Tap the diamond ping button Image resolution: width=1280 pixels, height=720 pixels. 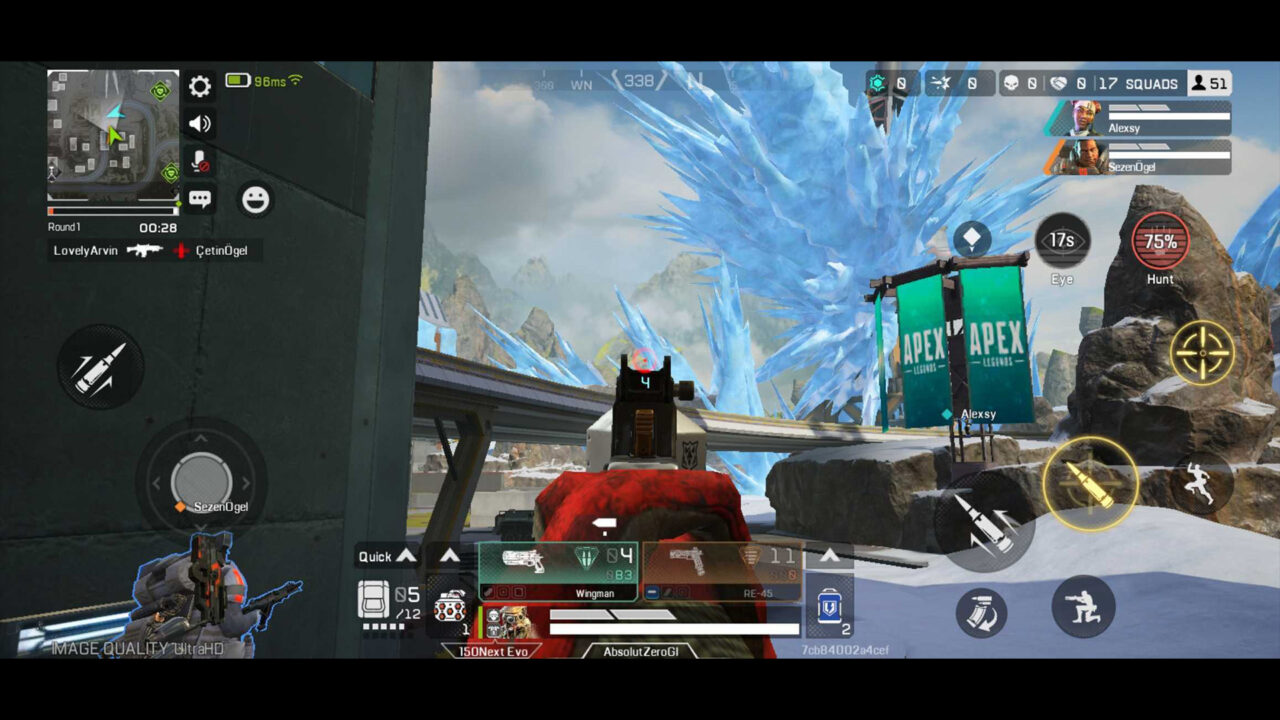point(972,240)
